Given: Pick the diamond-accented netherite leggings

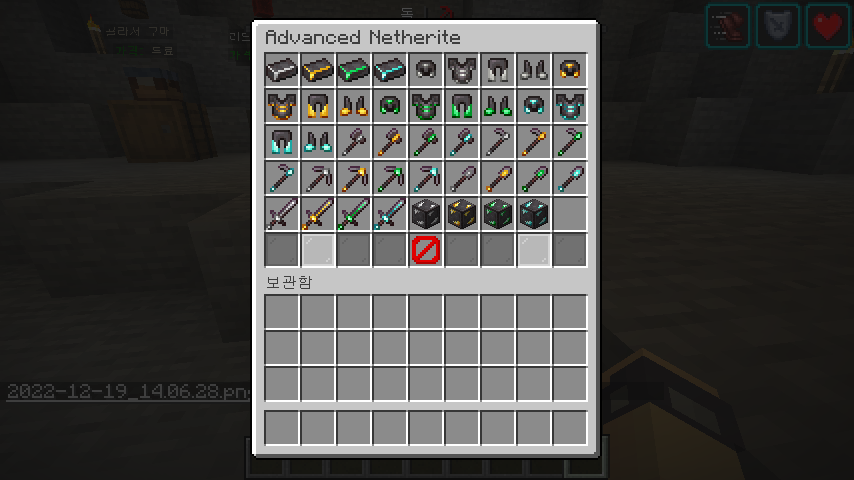Looking at the screenshot, I should coord(282,142).
